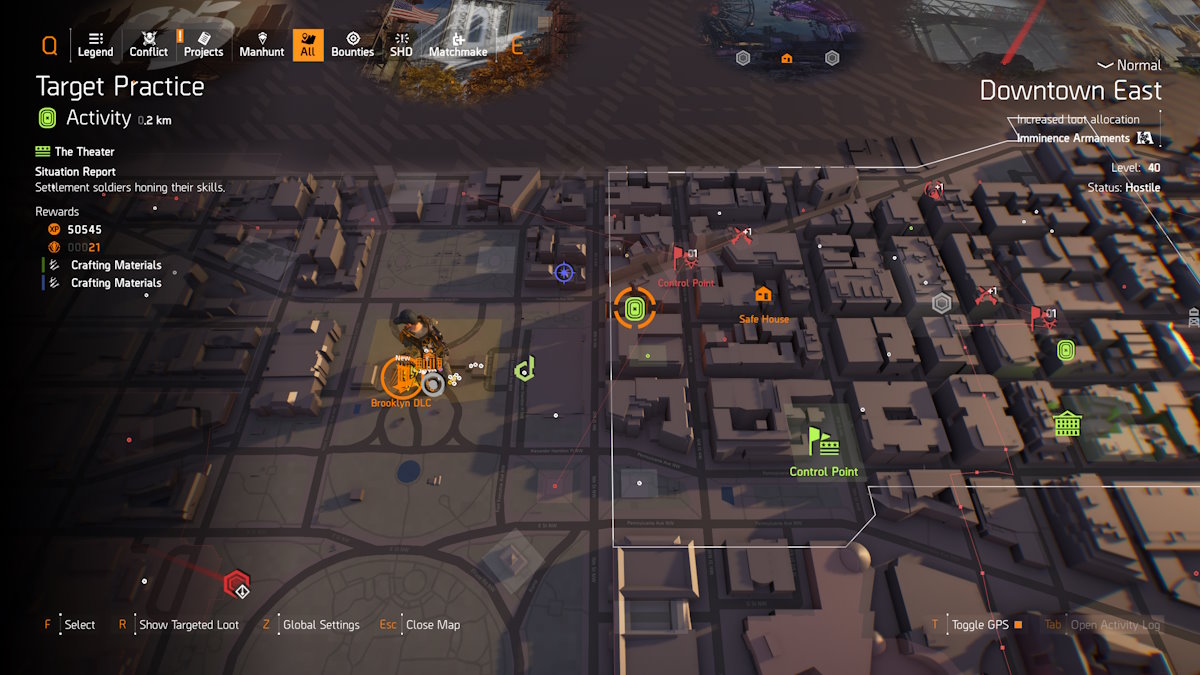Screen dimensions: 1200x675
Task: Click the blue circular star marker
Action: point(565,271)
